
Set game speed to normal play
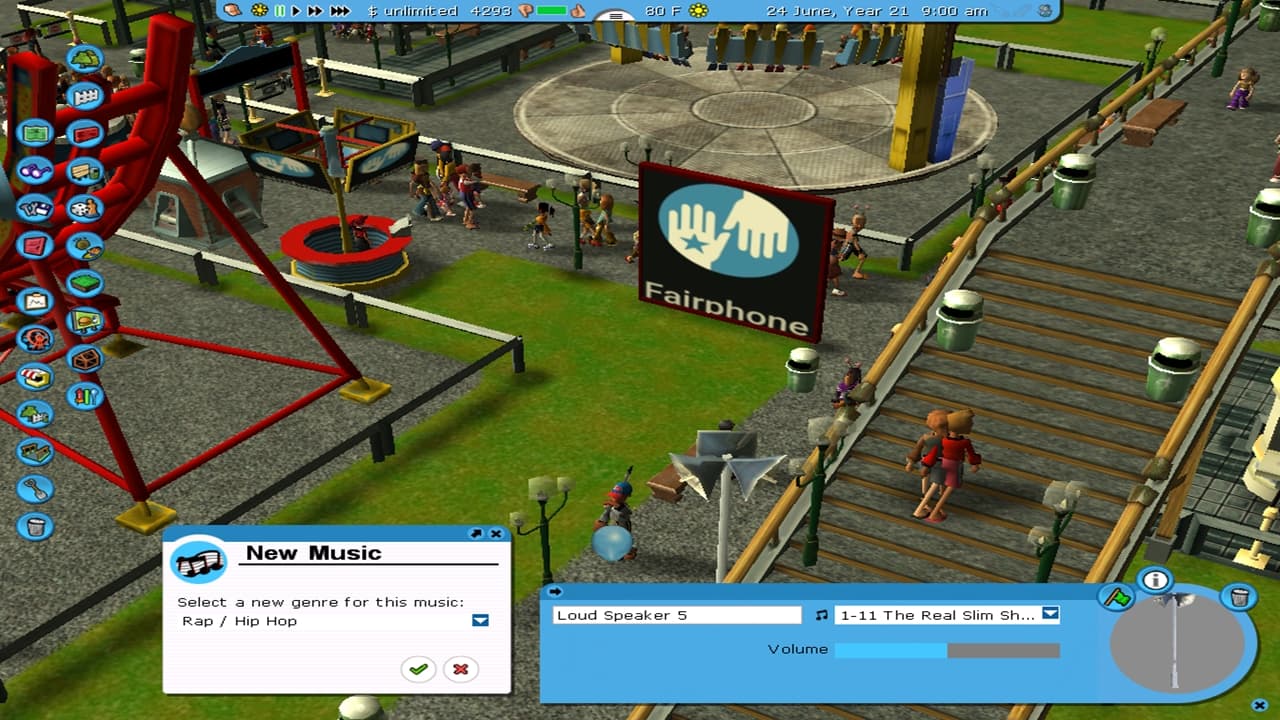point(295,11)
